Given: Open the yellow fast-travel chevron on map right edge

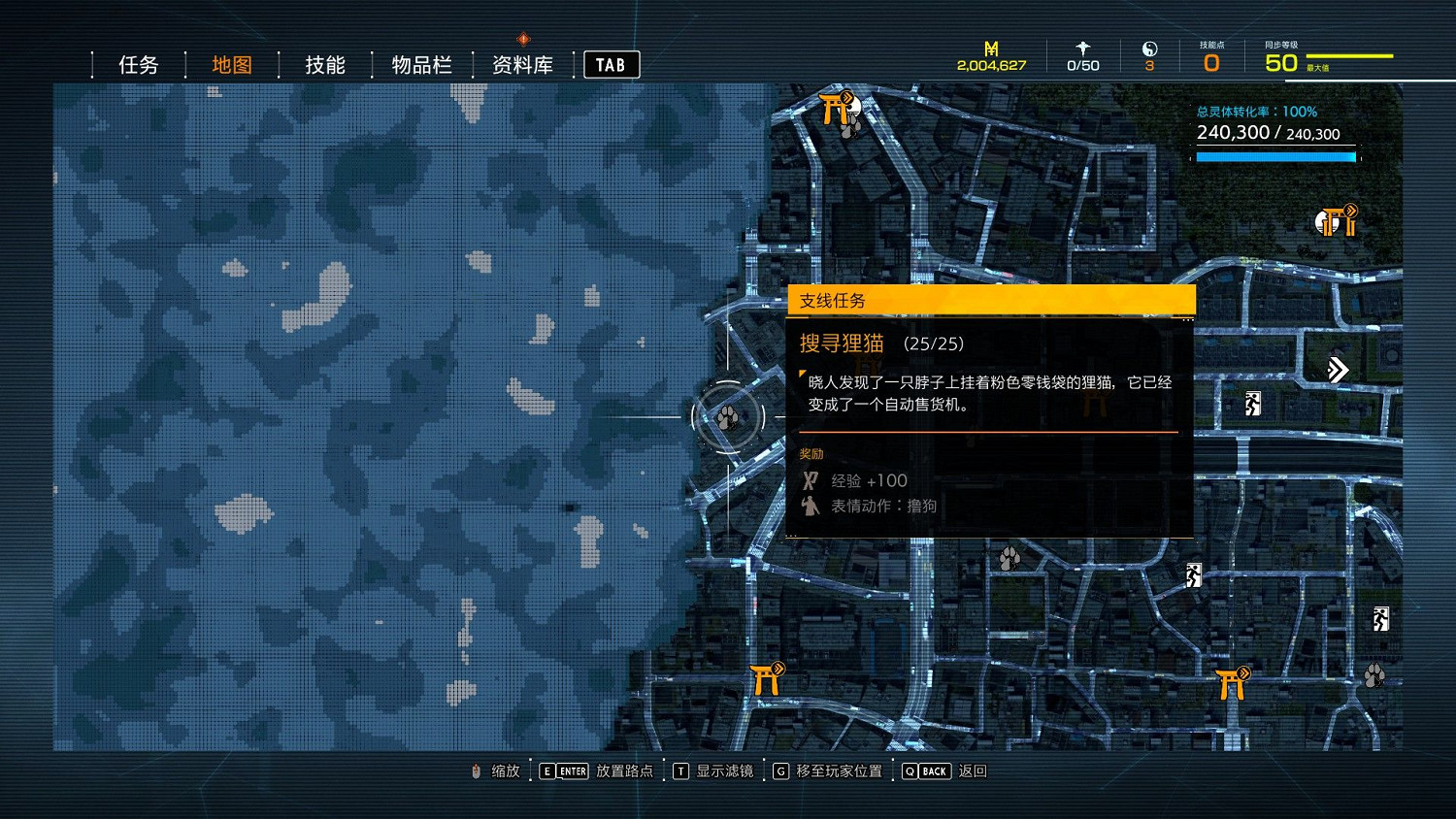Looking at the screenshot, I should [1338, 370].
